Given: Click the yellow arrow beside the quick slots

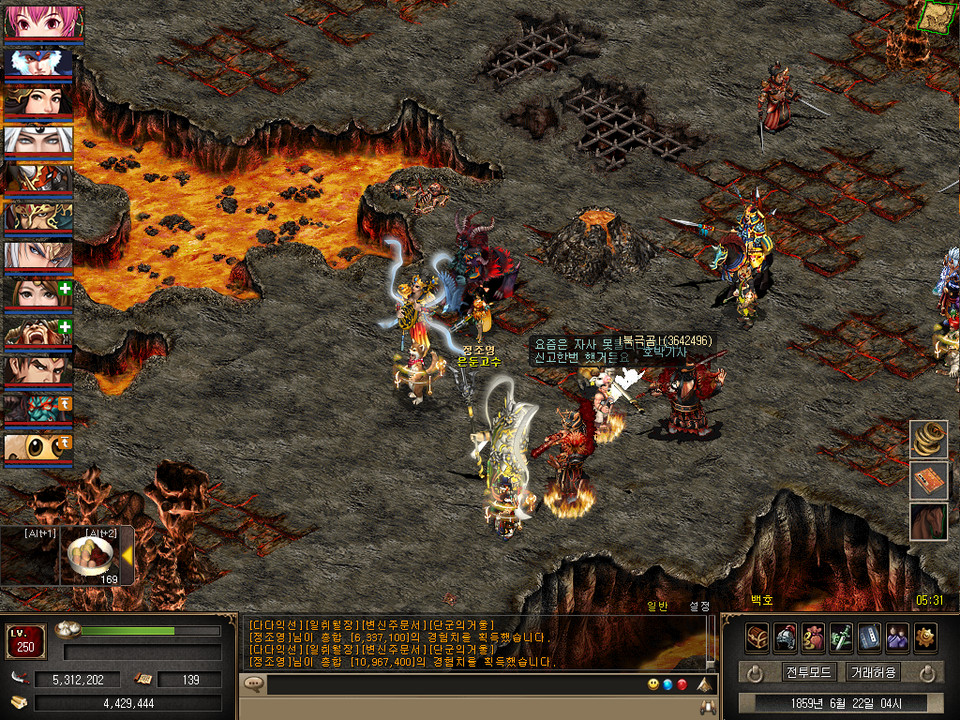Looking at the screenshot, I should [127, 555].
